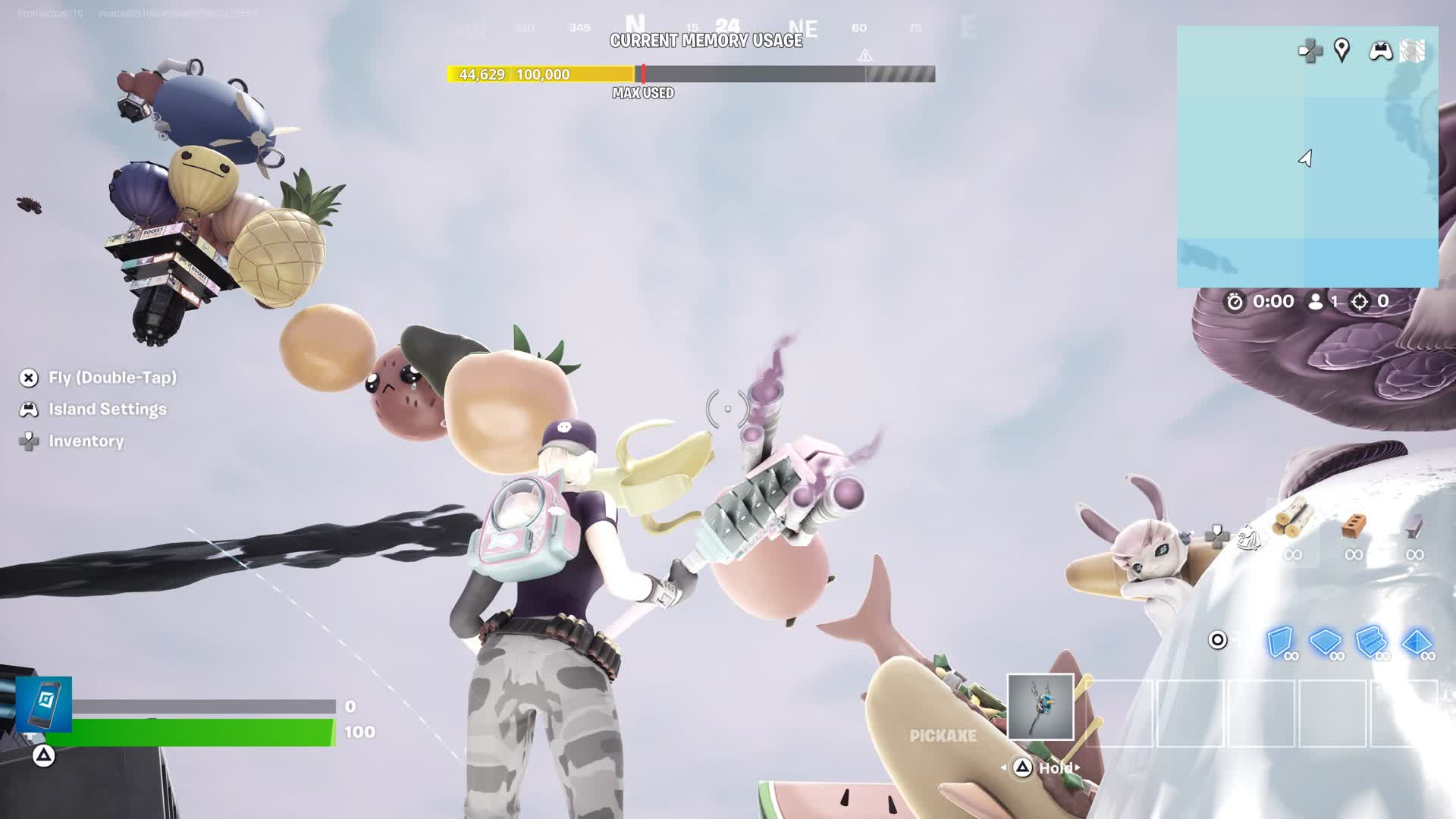
Task: Open the Inventory option
Action: pyautogui.click(x=86, y=441)
